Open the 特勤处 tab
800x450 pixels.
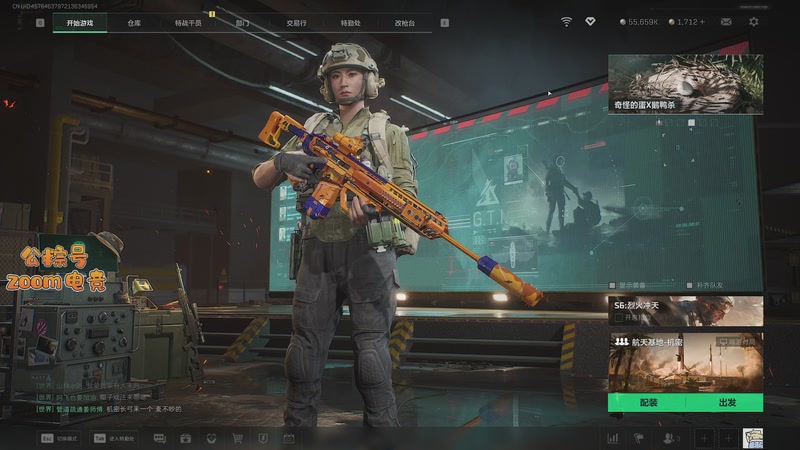[x=350, y=22]
